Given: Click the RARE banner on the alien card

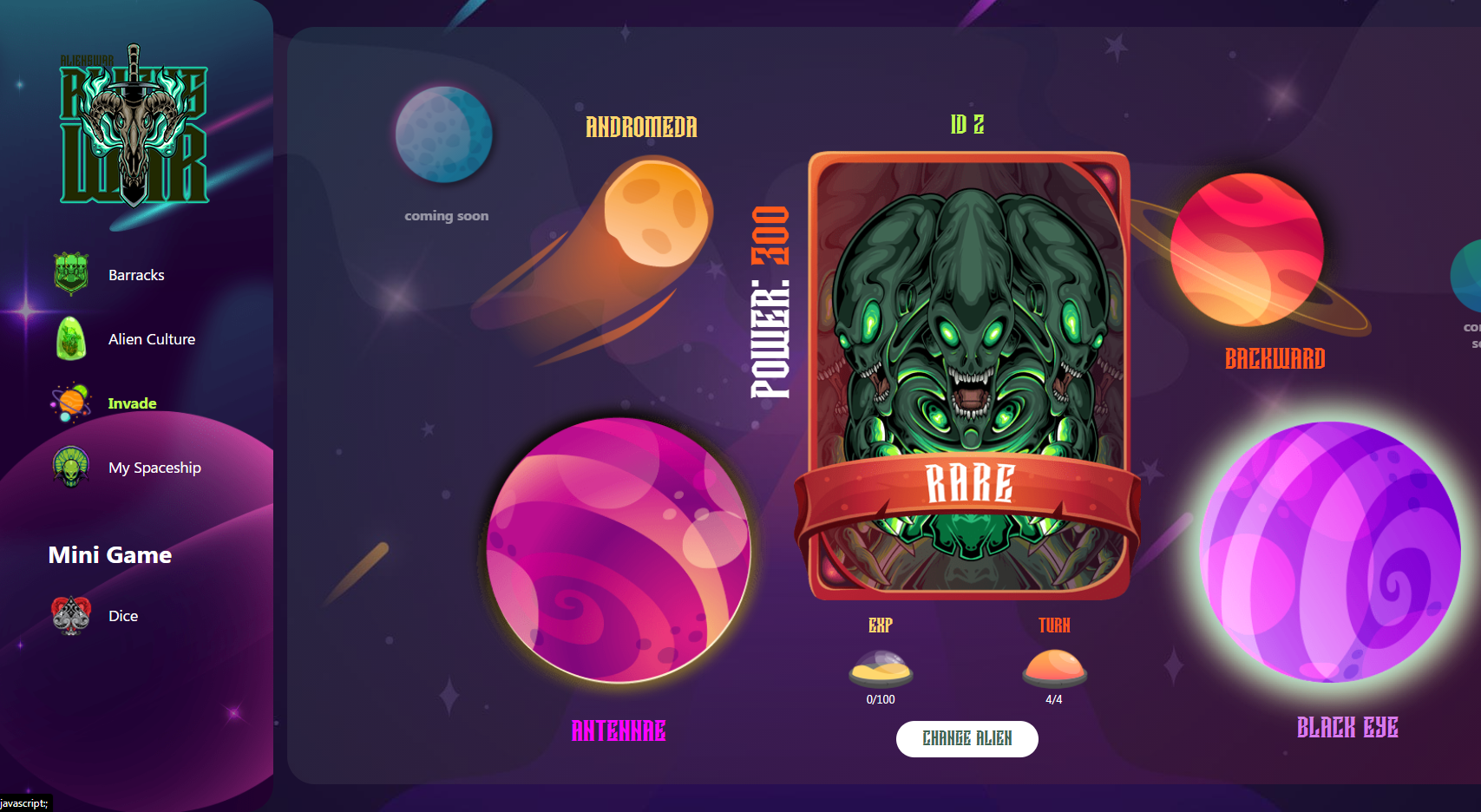Looking at the screenshot, I should click(x=969, y=484).
